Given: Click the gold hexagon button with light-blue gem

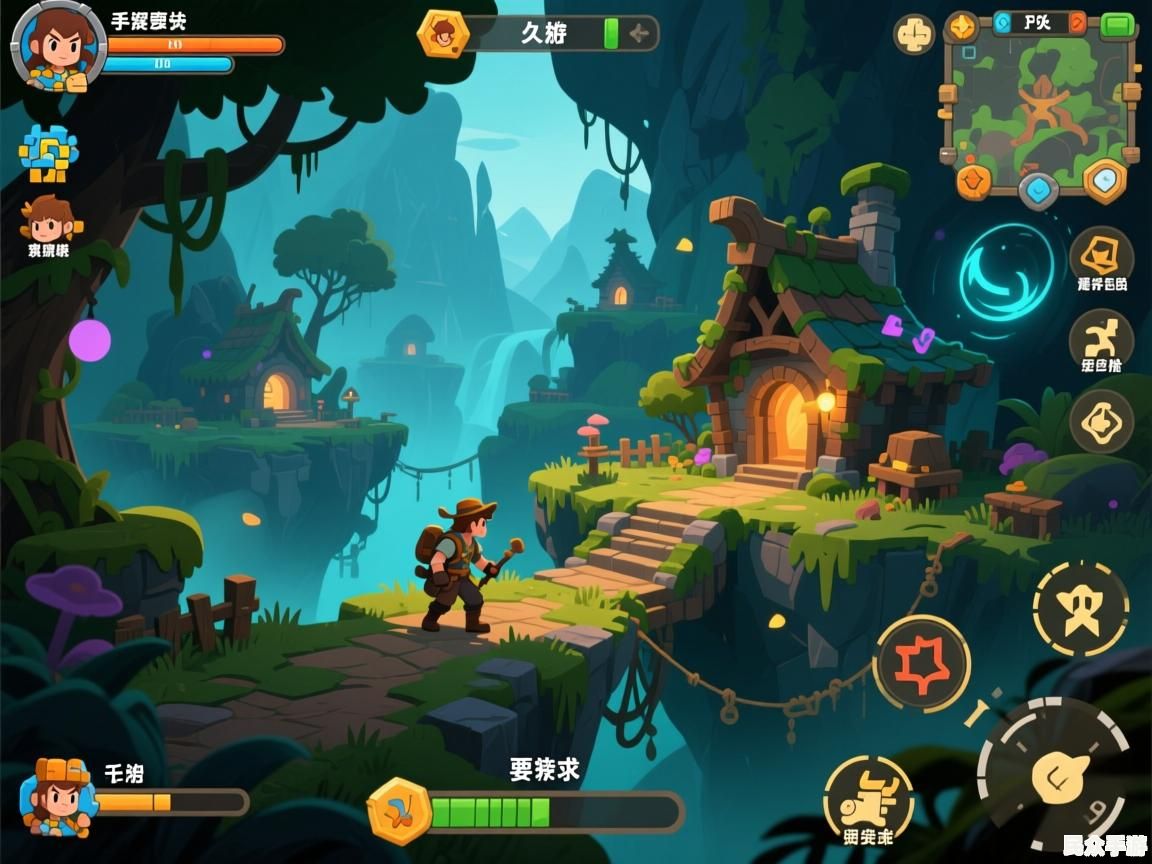Looking at the screenshot, I should (1105, 181).
